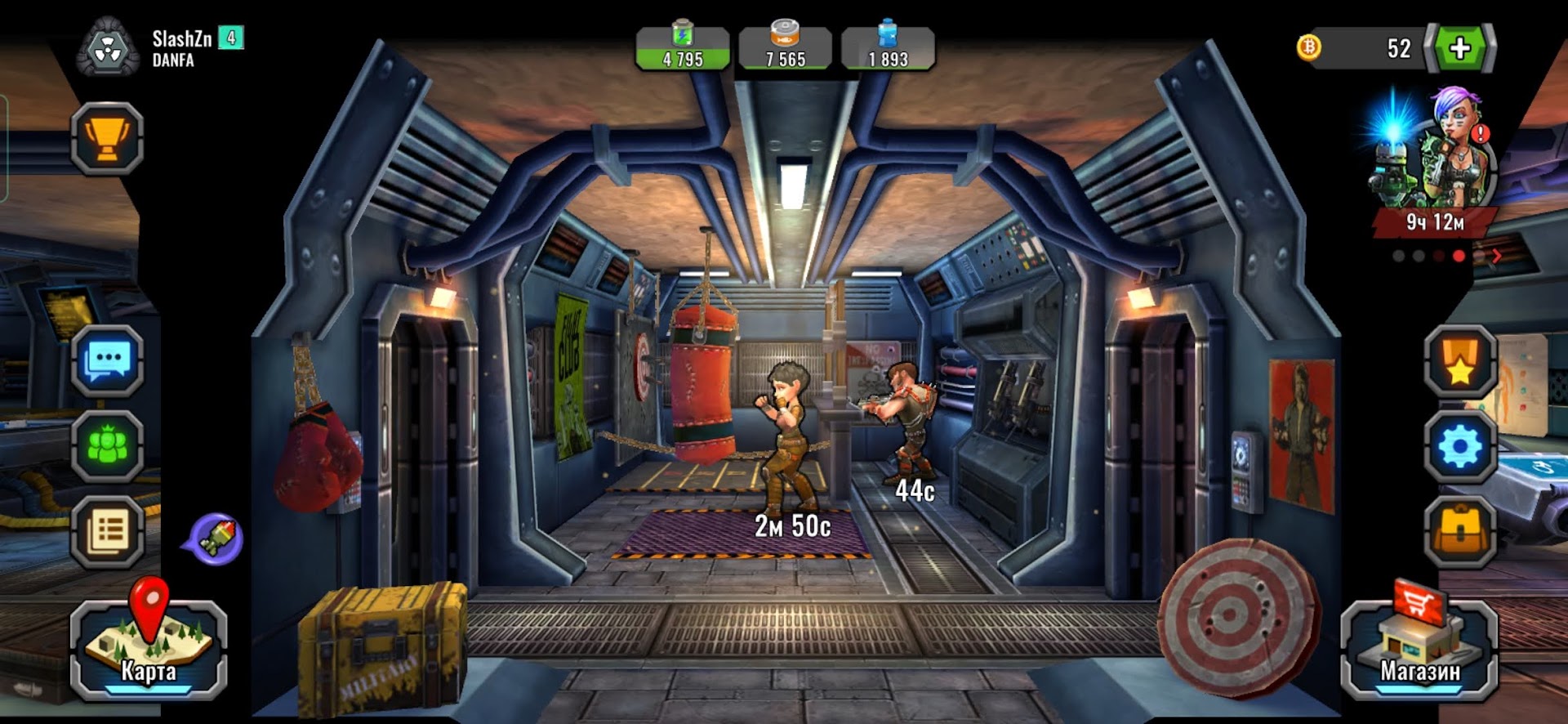1568x724 pixels.
Task: Select the canned food resource counter
Action: (x=785, y=49)
